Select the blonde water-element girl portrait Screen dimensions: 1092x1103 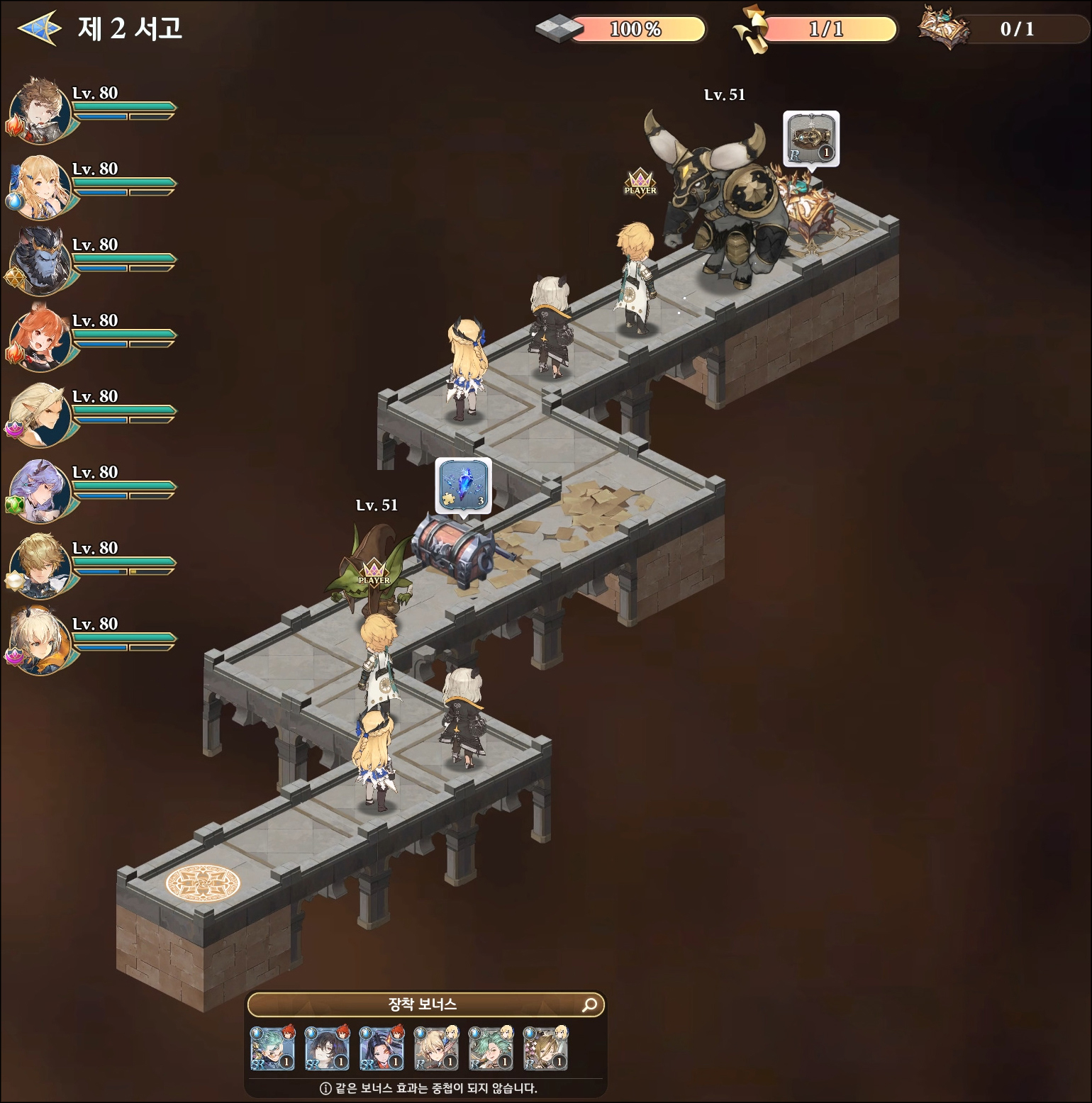tap(41, 187)
